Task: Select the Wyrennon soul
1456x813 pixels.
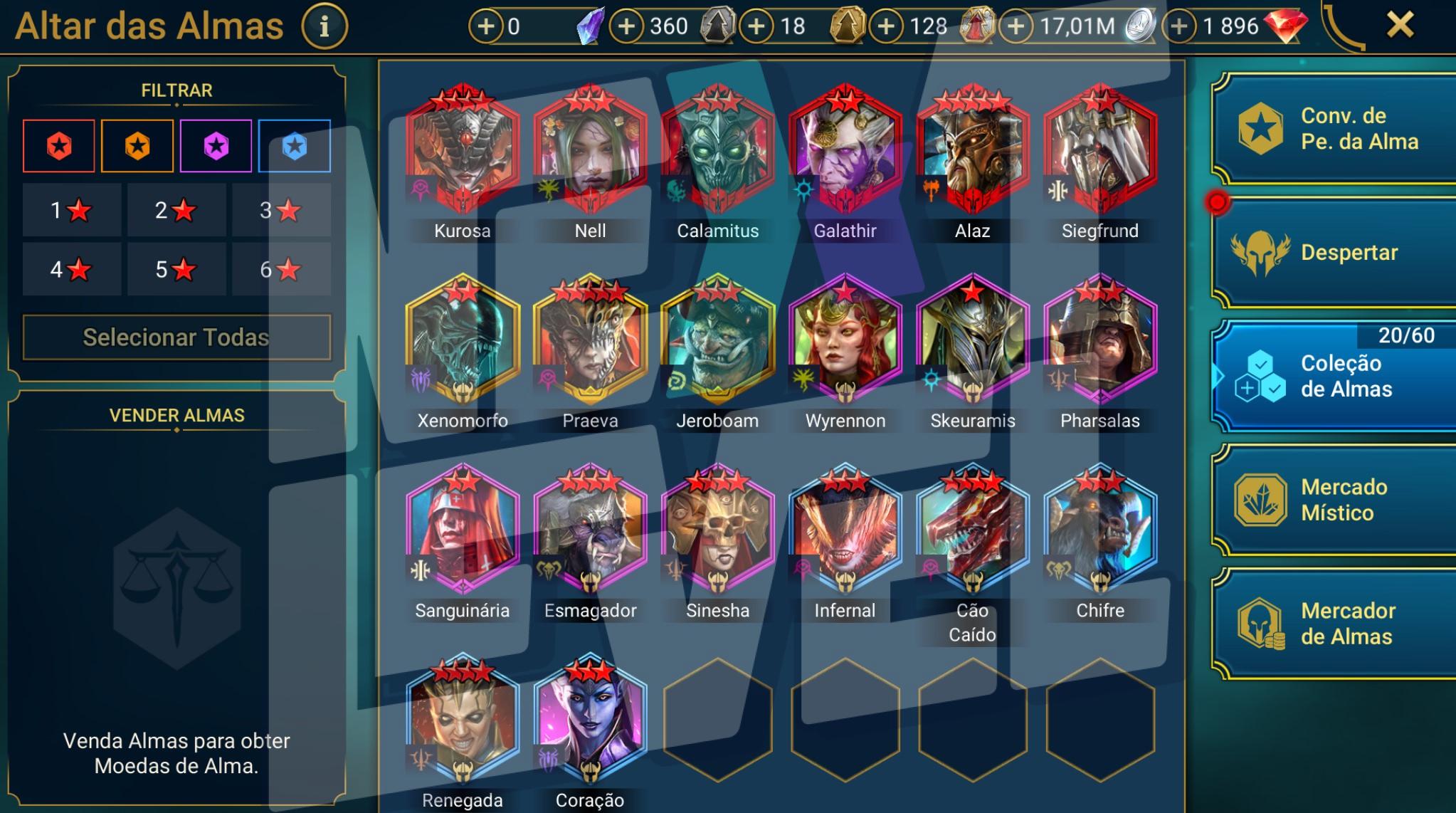Action: point(845,341)
